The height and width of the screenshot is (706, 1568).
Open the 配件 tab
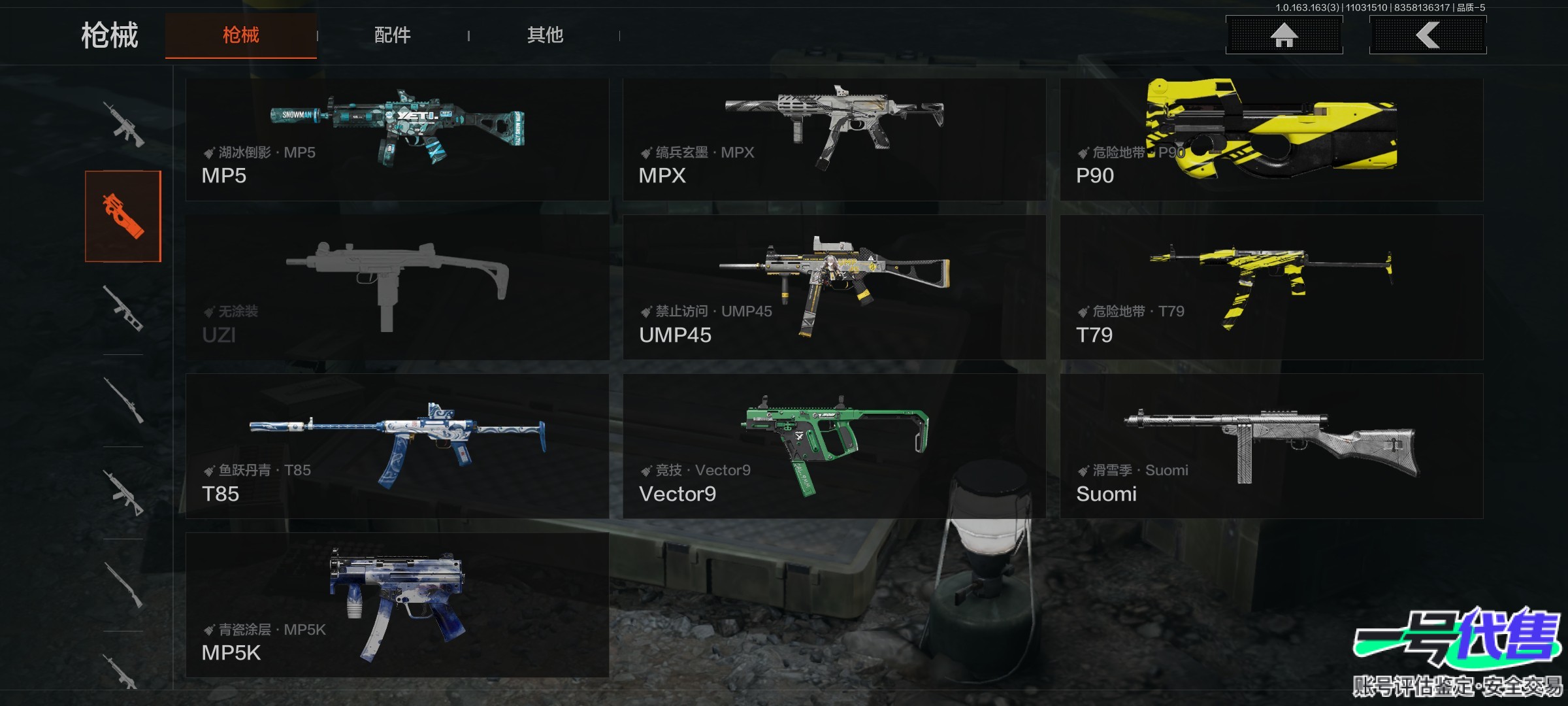(392, 35)
